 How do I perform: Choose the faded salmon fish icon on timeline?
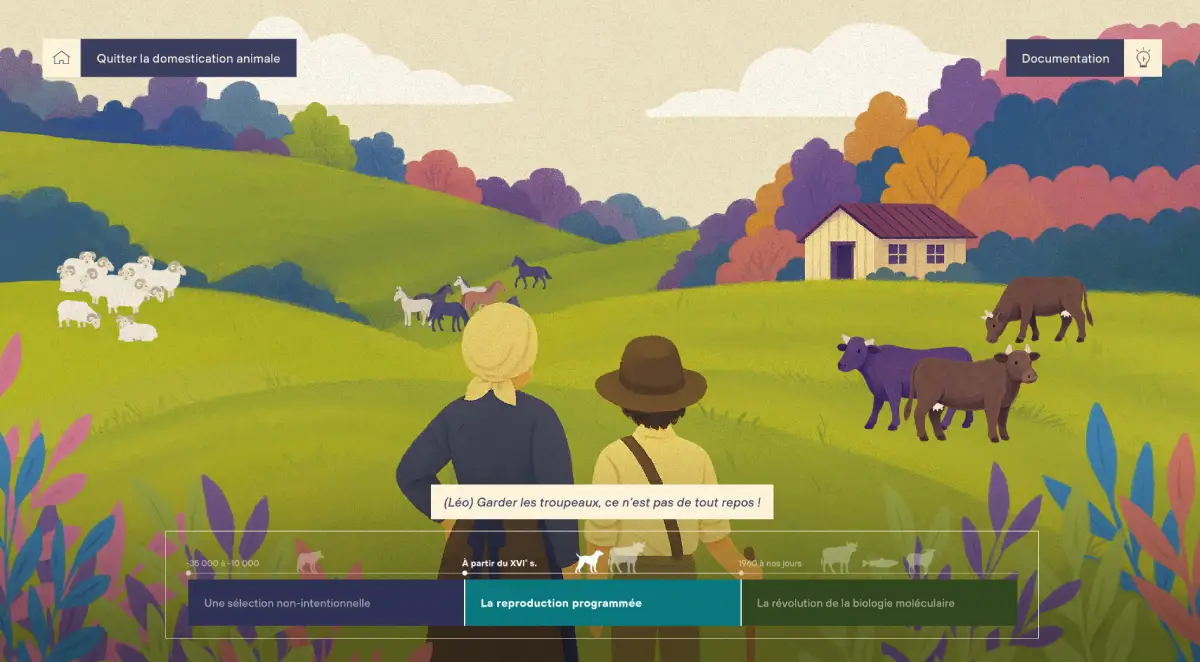881,564
